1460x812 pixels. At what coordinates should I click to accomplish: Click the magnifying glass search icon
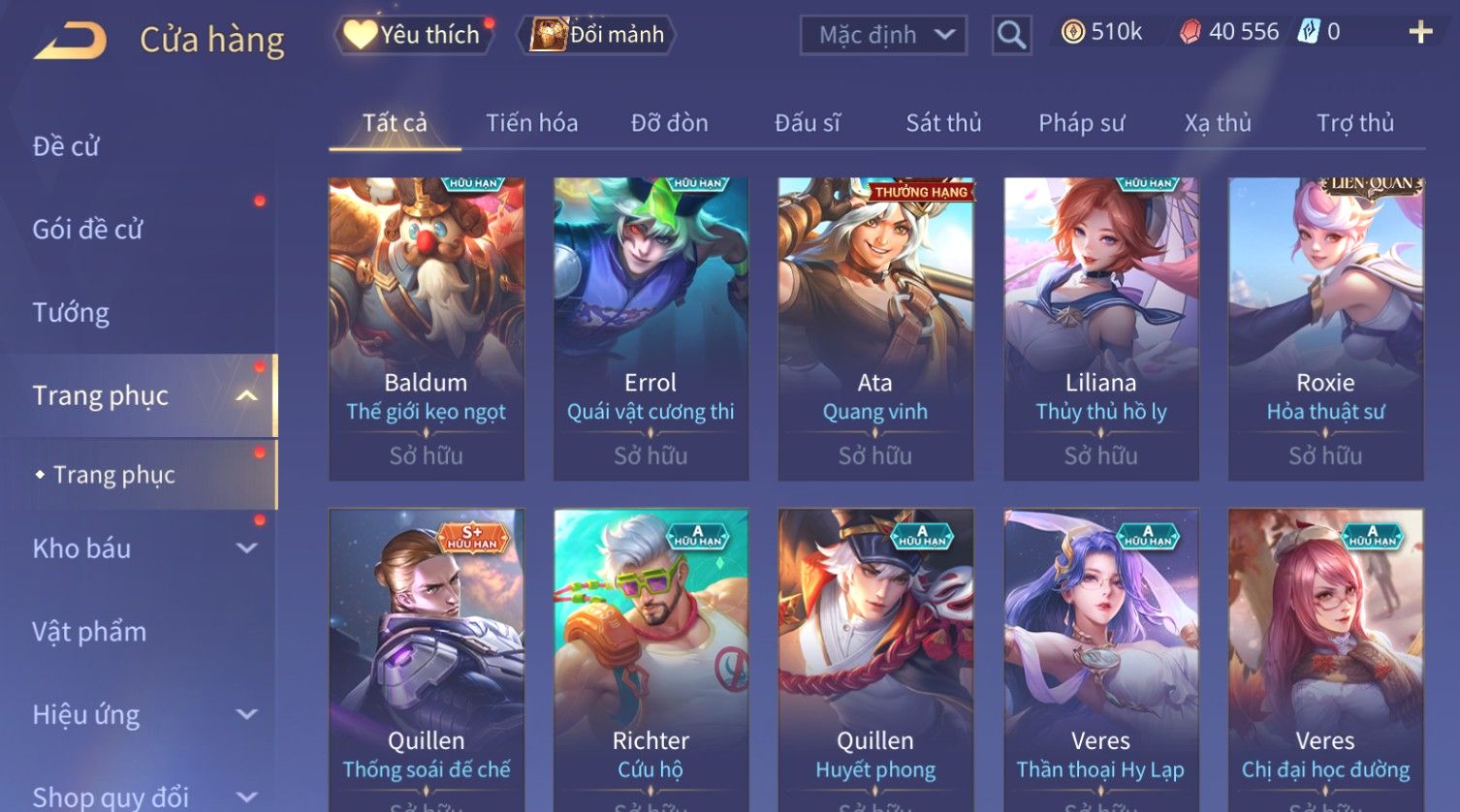[x=1011, y=36]
